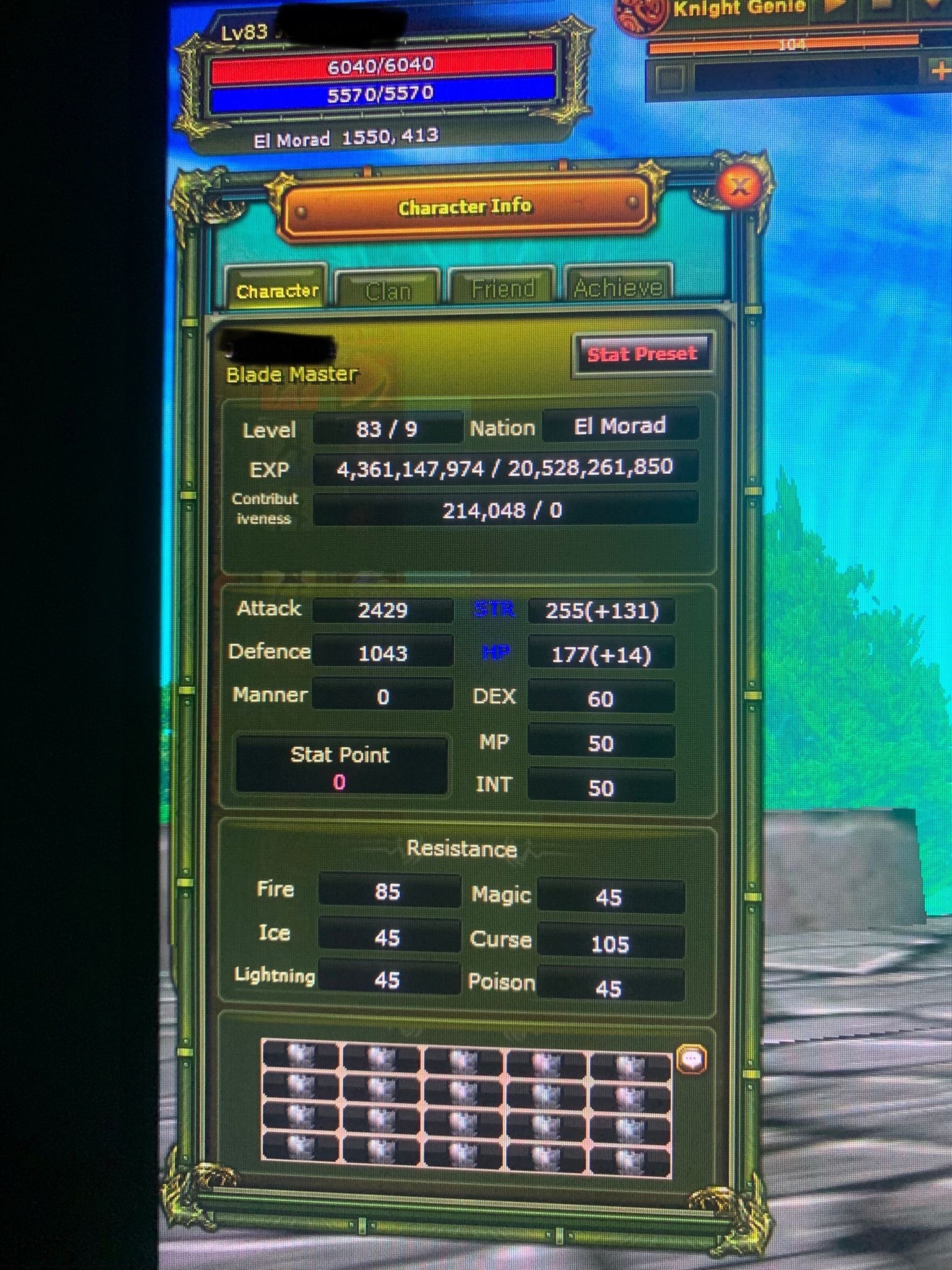Click the Stat Preset button
Viewport: 952px width, 1270px height.
pyautogui.click(x=643, y=353)
